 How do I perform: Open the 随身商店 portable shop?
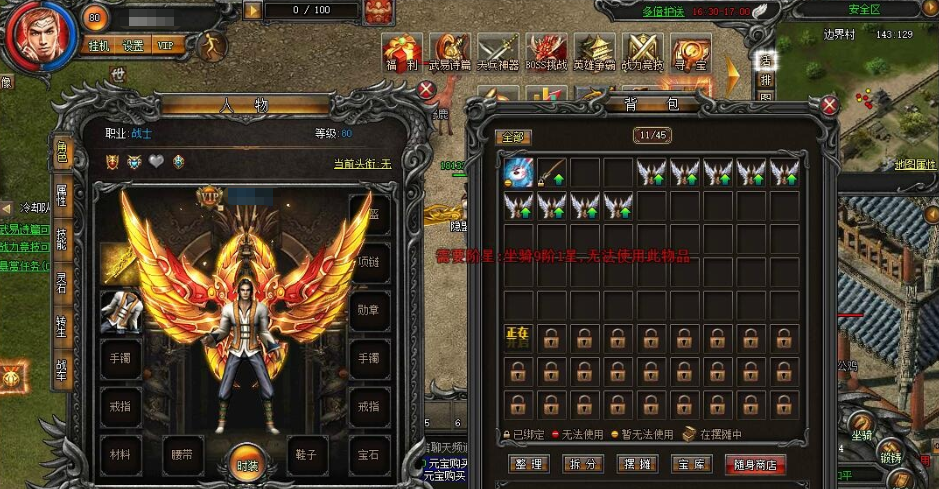tap(757, 464)
